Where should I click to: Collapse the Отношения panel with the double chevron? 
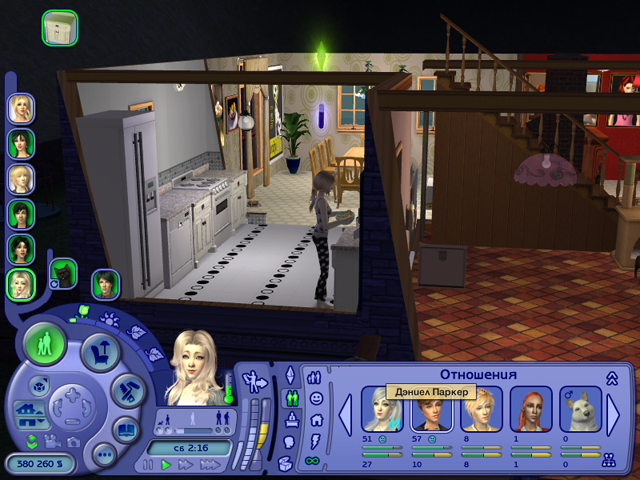[x=611, y=377]
